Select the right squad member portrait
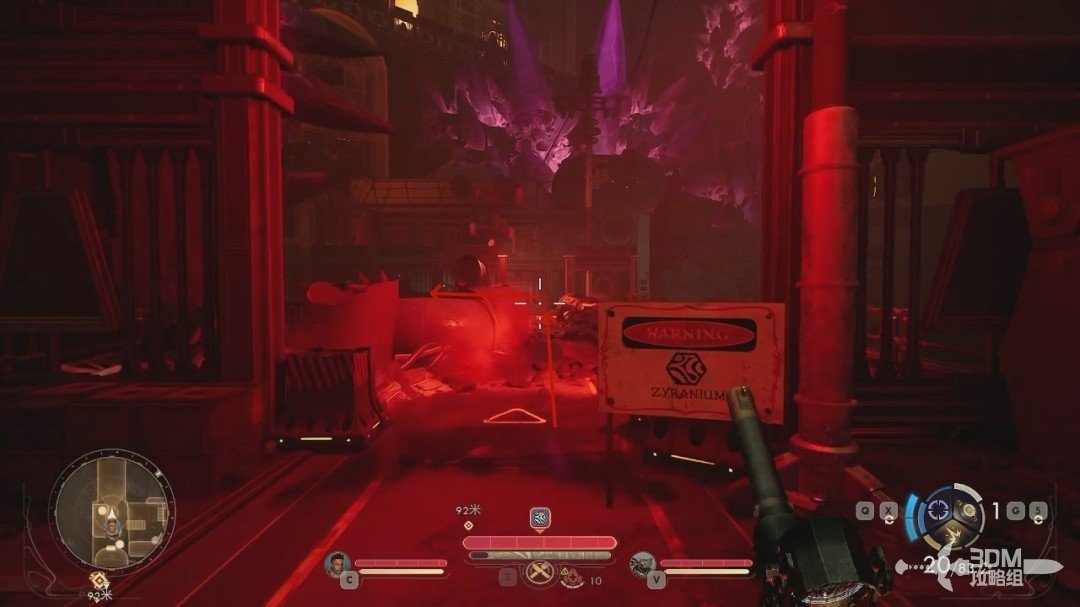Image resolution: width=1080 pixels, height=607 pixels. pyautogui.click(x=643, y=565)
